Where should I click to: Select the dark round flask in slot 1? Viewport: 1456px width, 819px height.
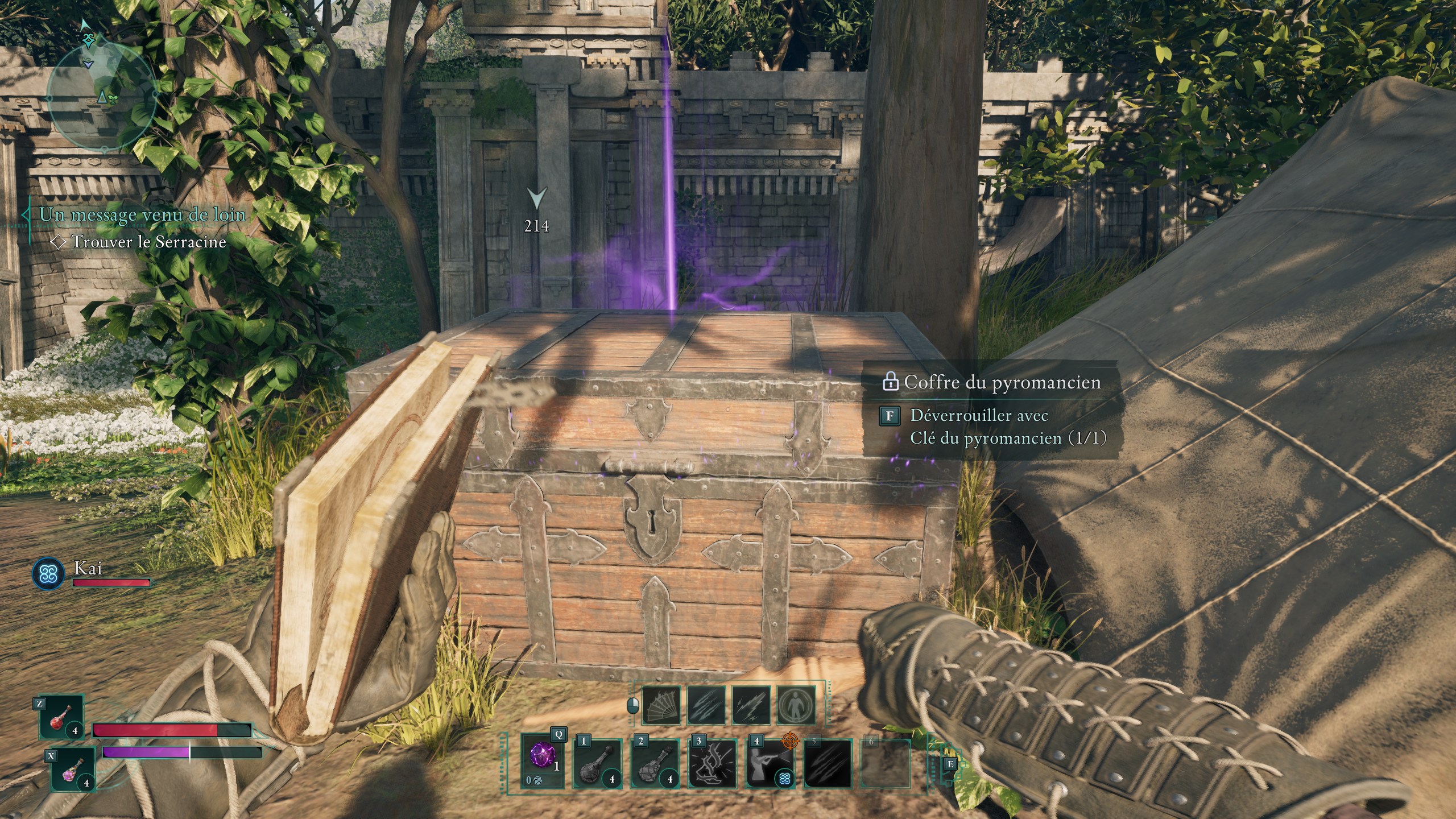(x=597, y=764)
